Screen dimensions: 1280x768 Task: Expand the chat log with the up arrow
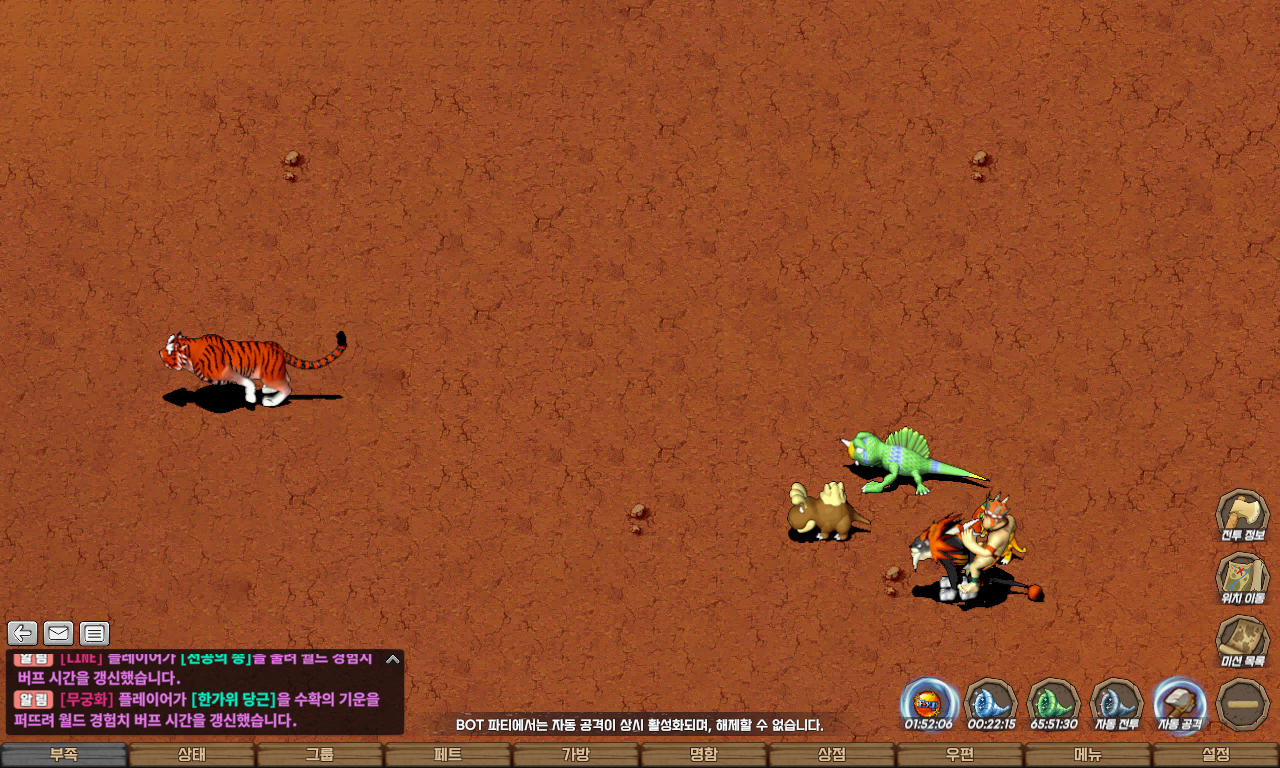(393, 659)
